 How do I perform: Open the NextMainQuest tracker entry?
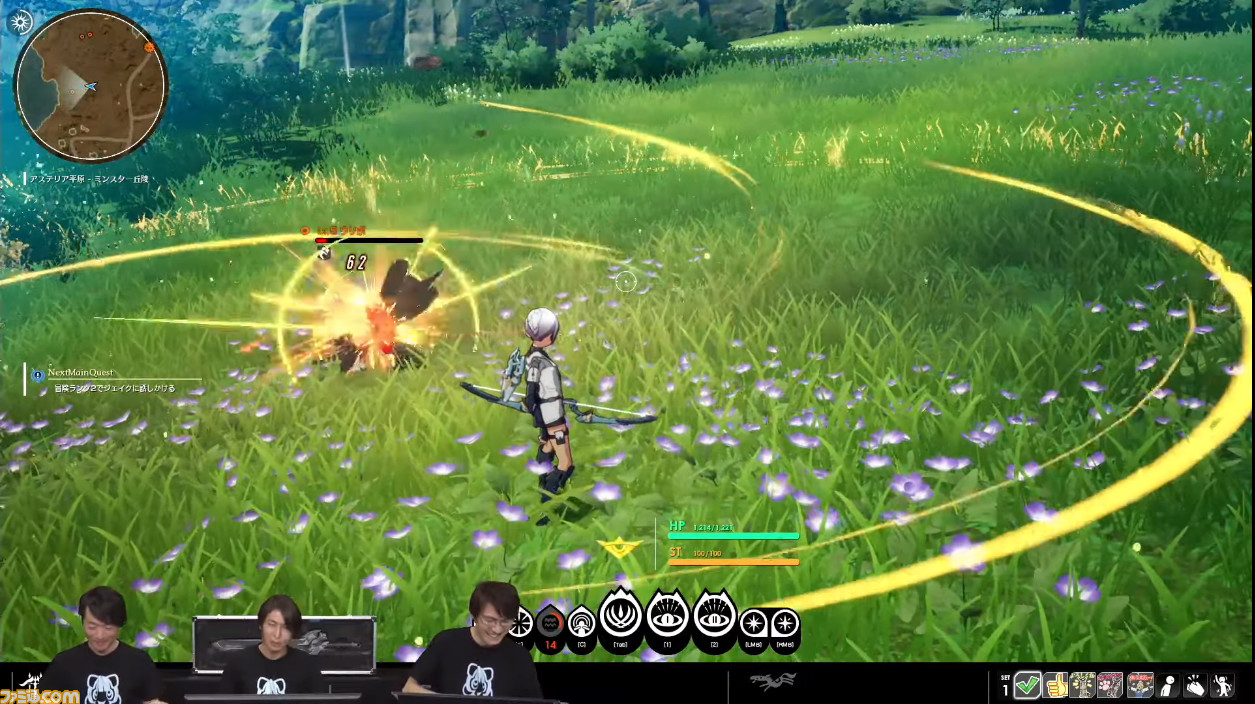pos(110,379)
